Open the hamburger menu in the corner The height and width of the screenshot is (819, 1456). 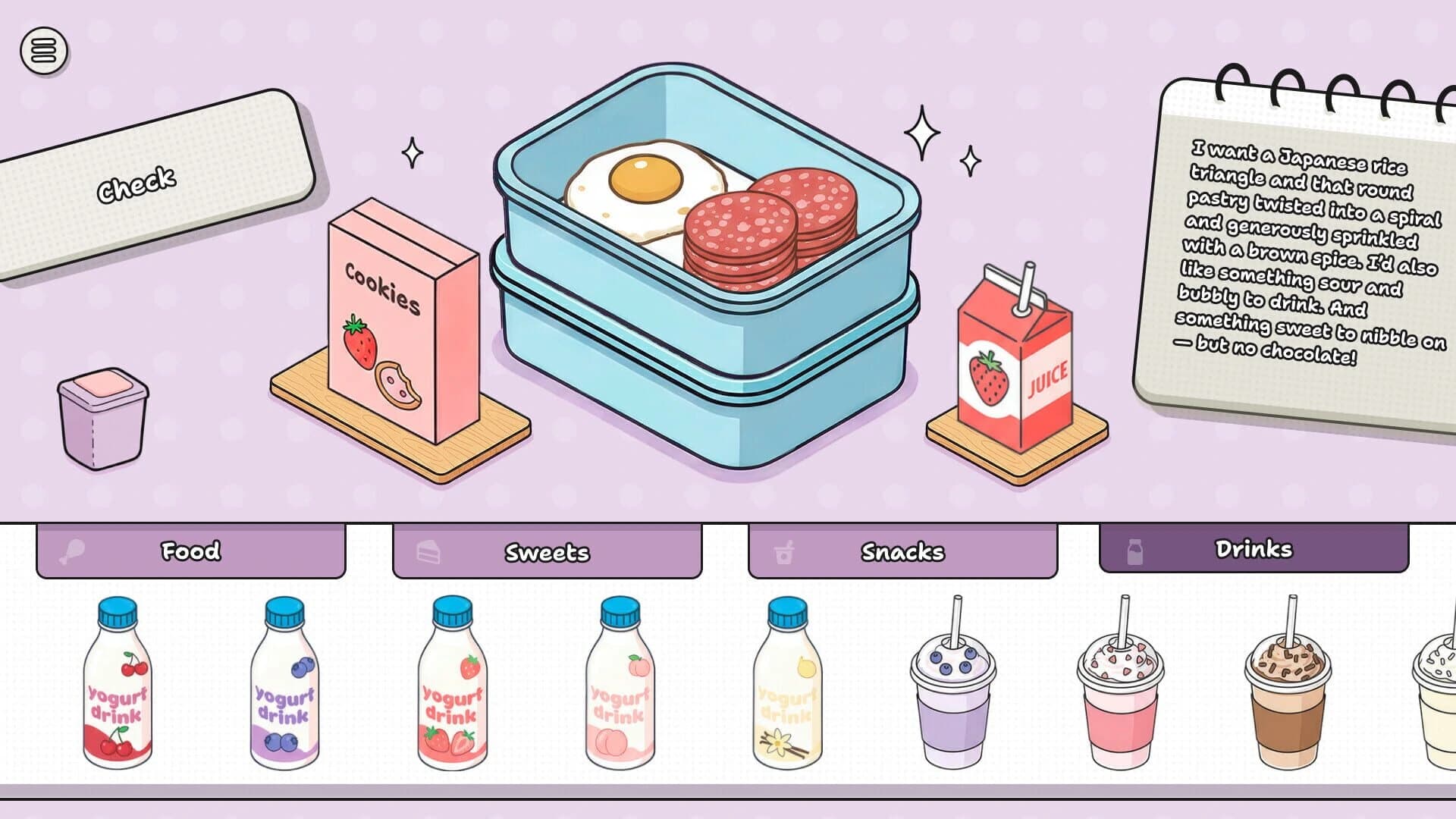(43, 51)
